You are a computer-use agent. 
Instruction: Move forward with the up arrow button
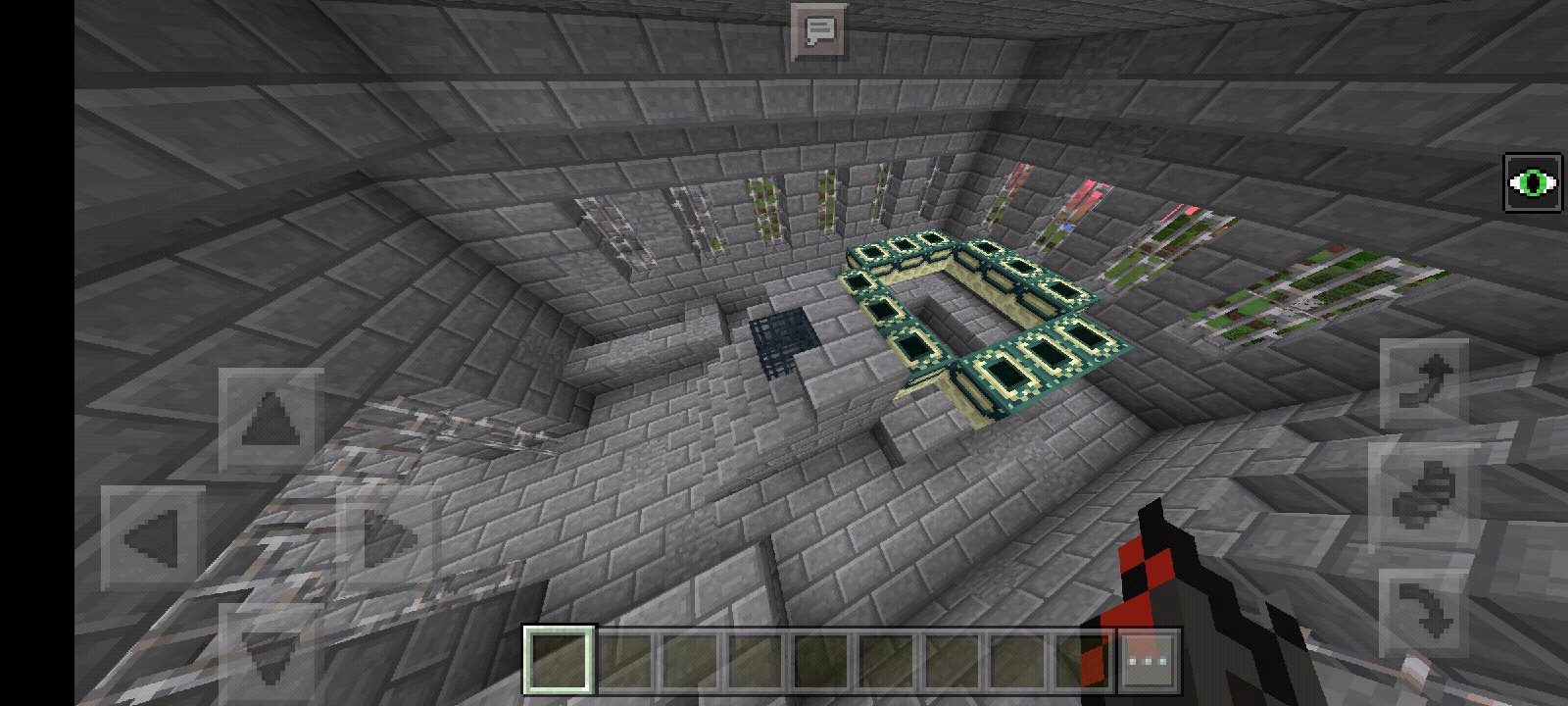271,422
